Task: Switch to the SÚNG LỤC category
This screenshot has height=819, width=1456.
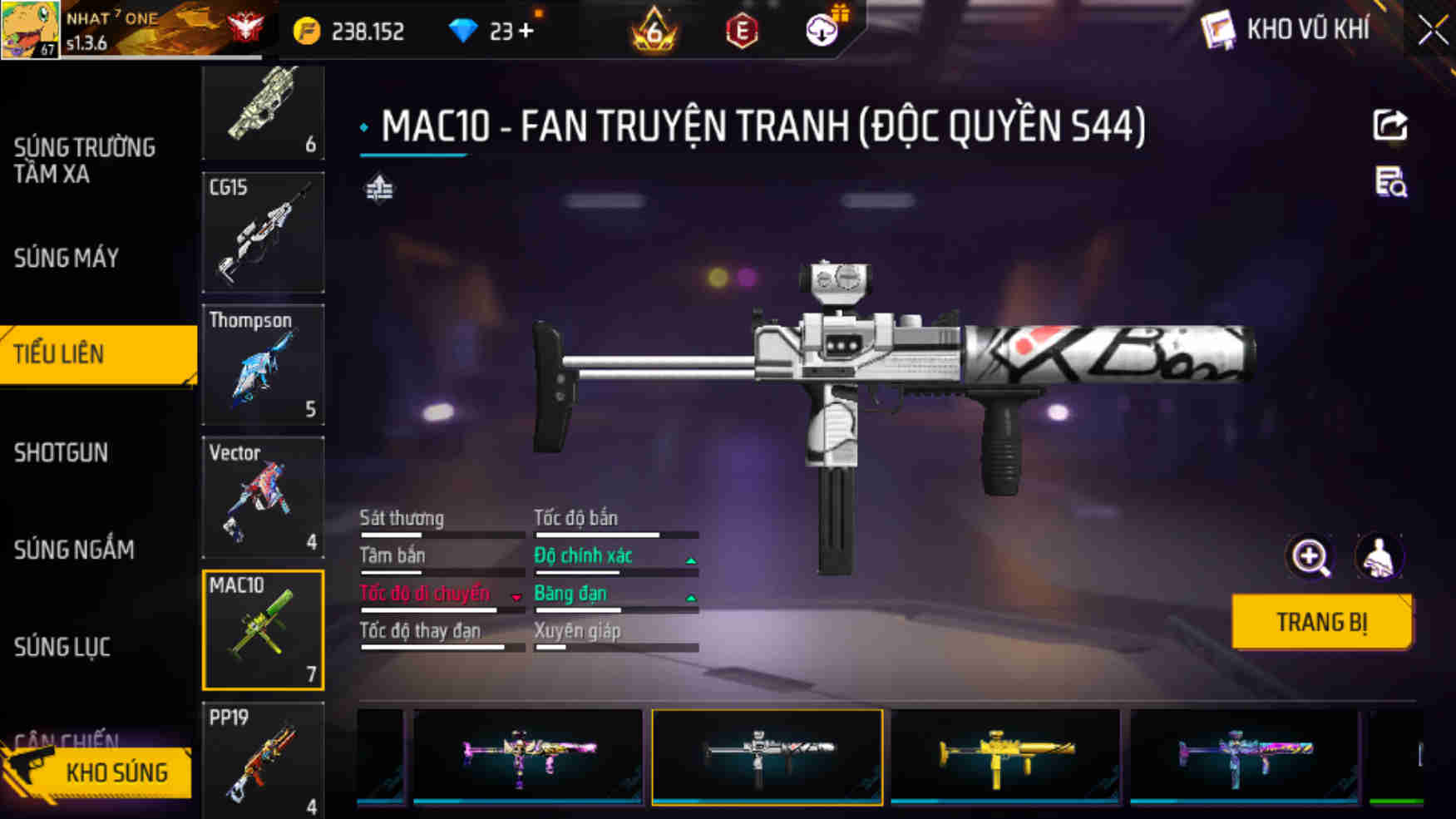Action: pos(62,647)
